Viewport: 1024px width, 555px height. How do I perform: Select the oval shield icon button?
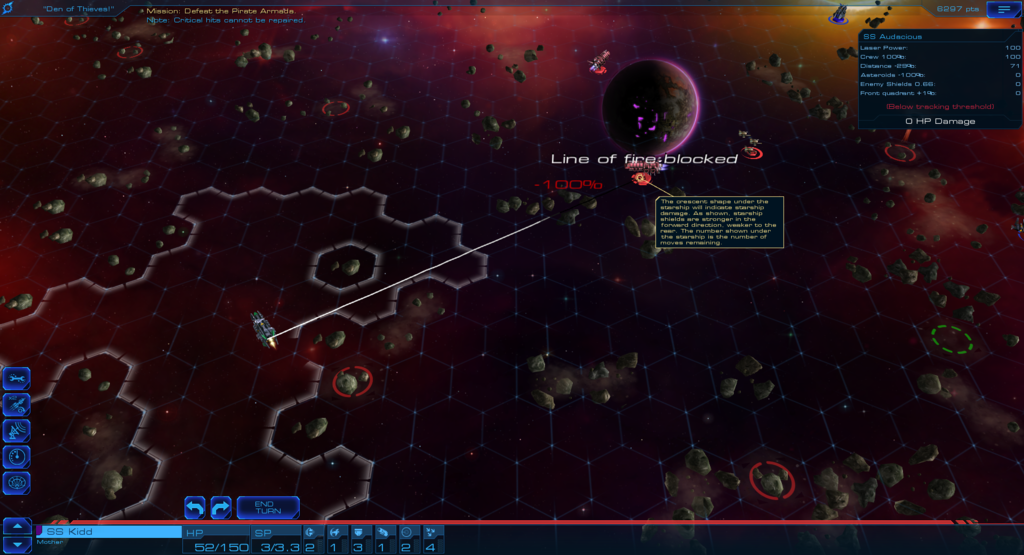pyautogui.click(x=17, y=483)
